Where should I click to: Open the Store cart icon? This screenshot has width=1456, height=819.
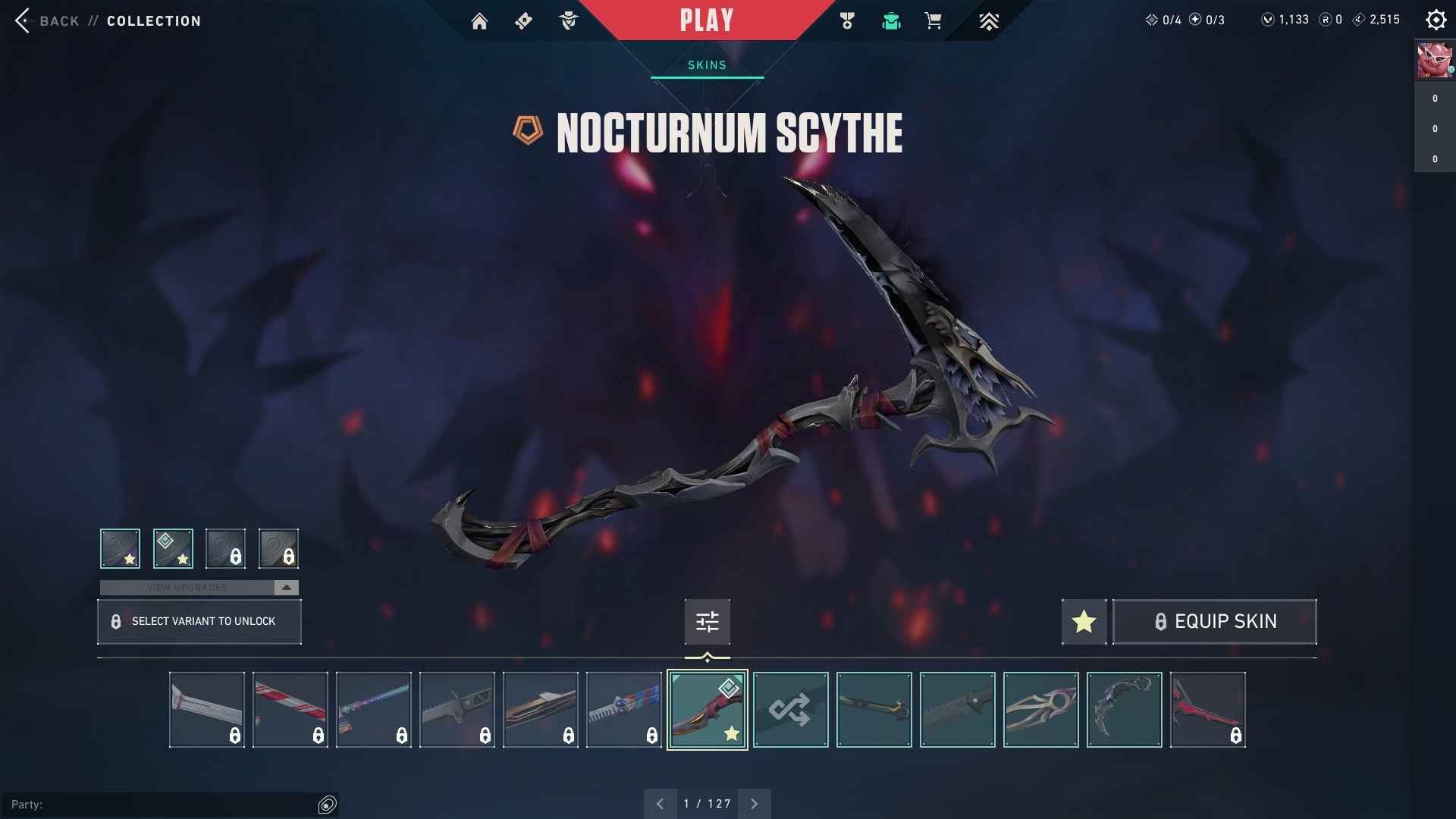click(933, 20)
